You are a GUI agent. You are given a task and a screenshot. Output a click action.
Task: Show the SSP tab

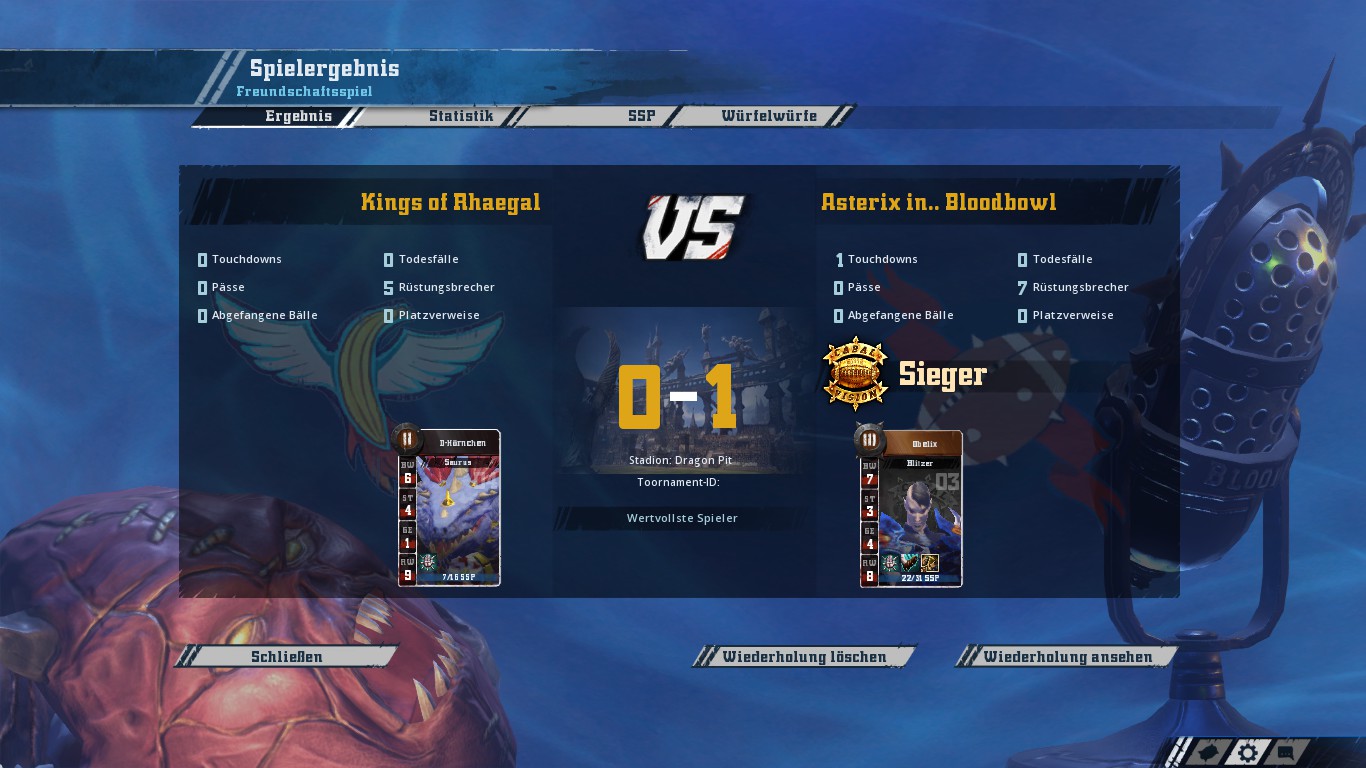(641, 116)
